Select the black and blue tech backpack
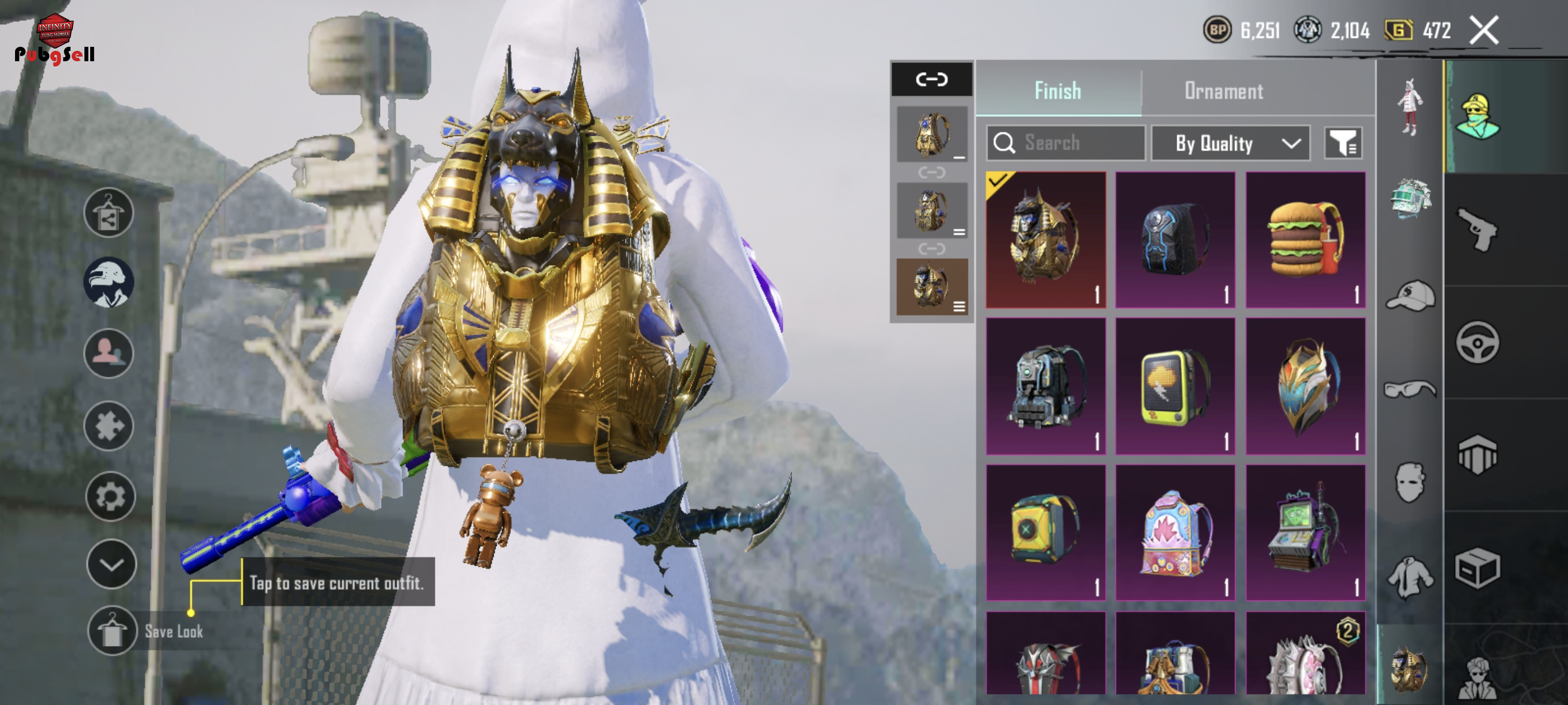 coord(1175,240)
